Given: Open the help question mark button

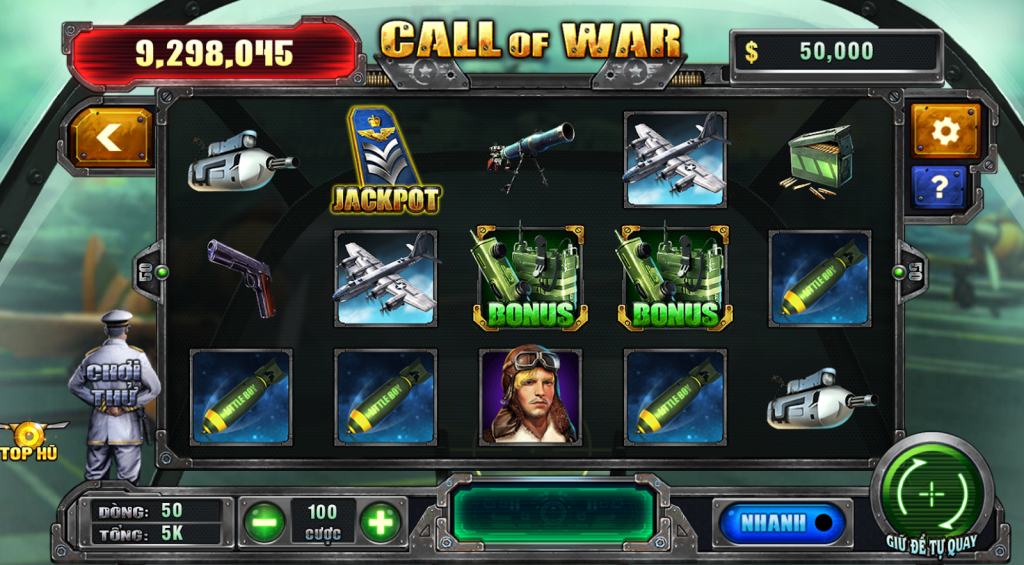Looking at the screenshot, I should click(939, 187).
